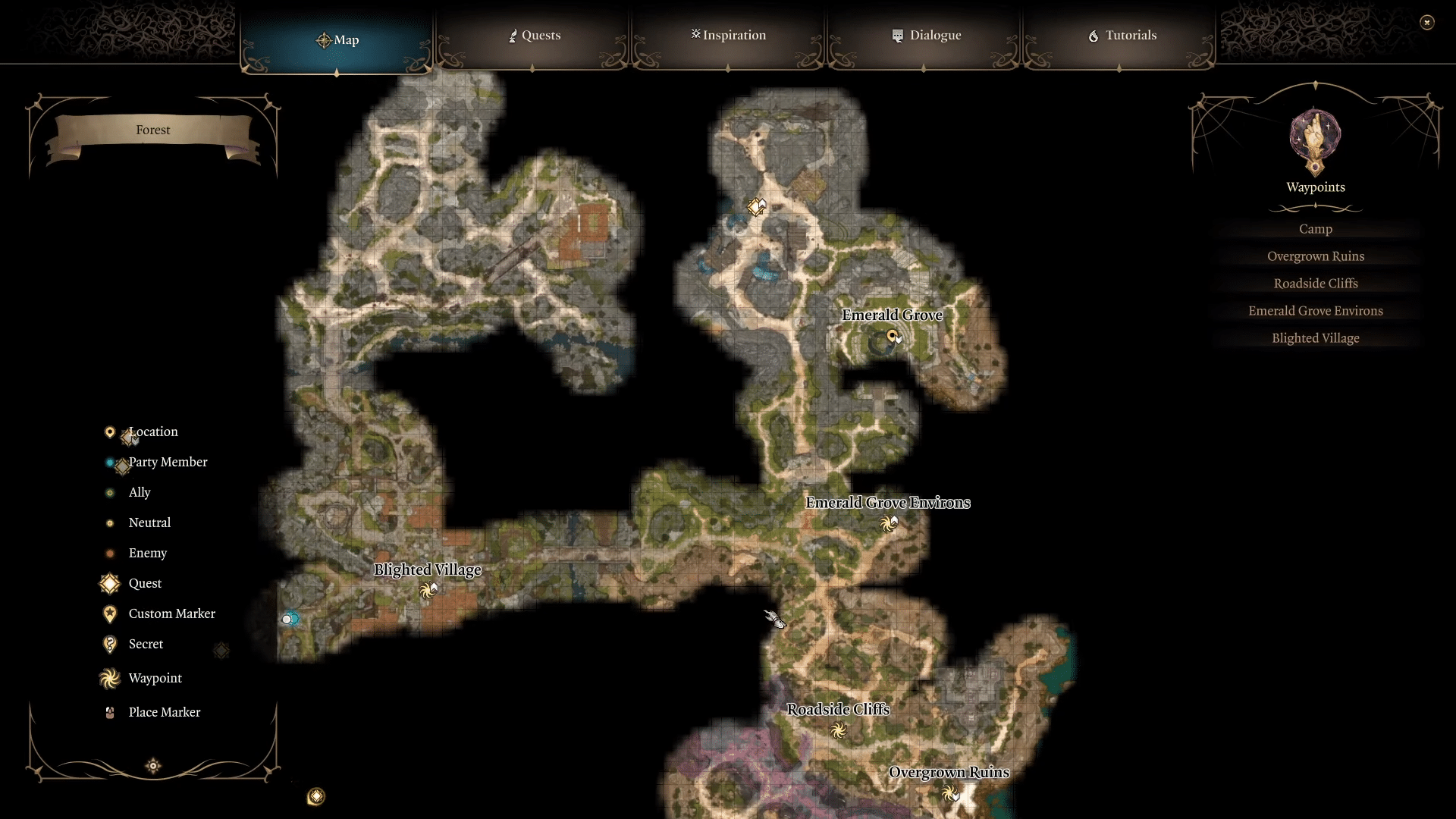Click the Roadside Cliffs waypoint spiral icon

point(838,730)
